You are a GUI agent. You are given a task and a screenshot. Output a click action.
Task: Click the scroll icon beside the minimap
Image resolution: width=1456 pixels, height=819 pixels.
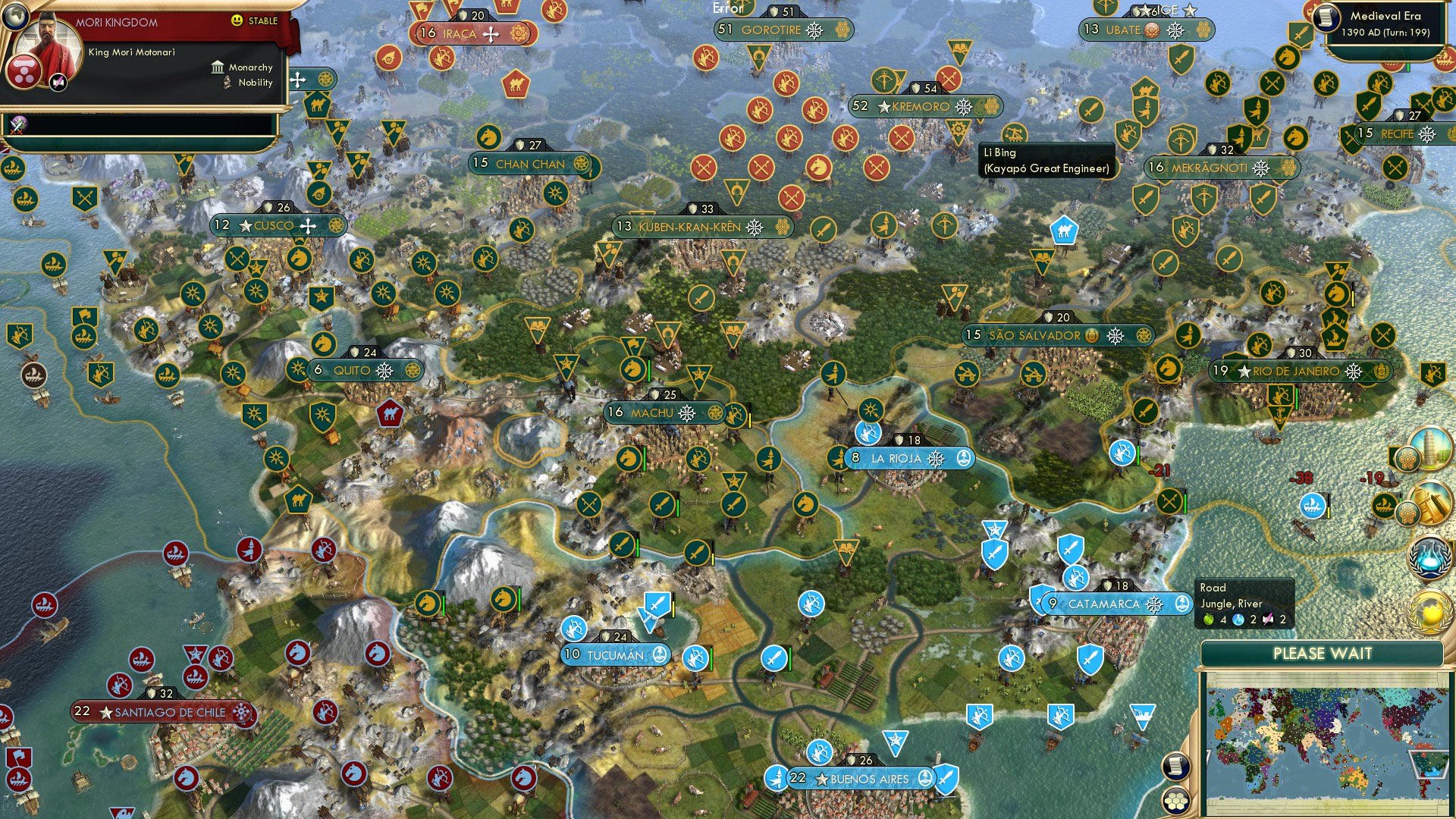click(1175, 768)
